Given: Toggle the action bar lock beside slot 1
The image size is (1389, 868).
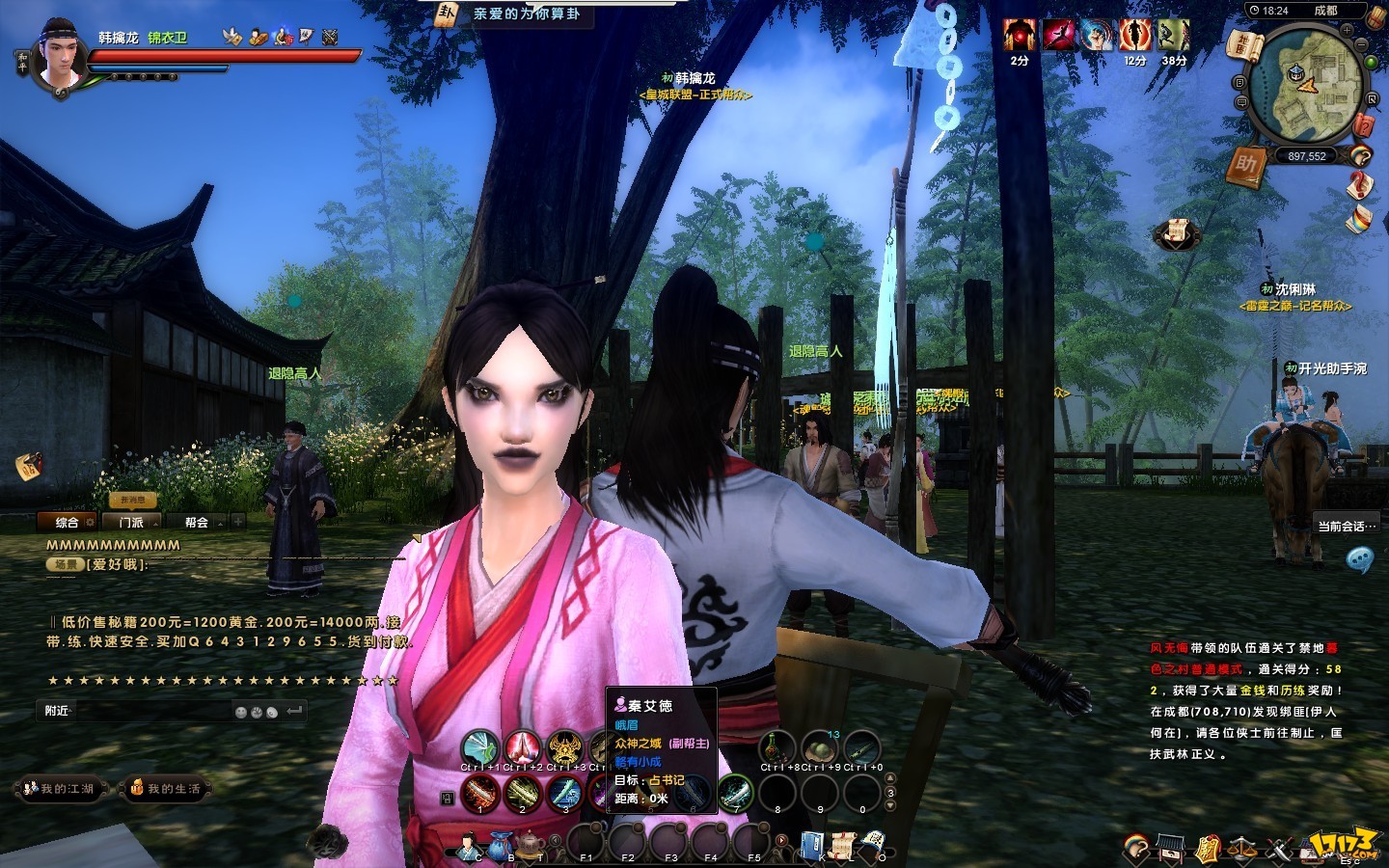Looking at the screenshot, I should point(447,796).
